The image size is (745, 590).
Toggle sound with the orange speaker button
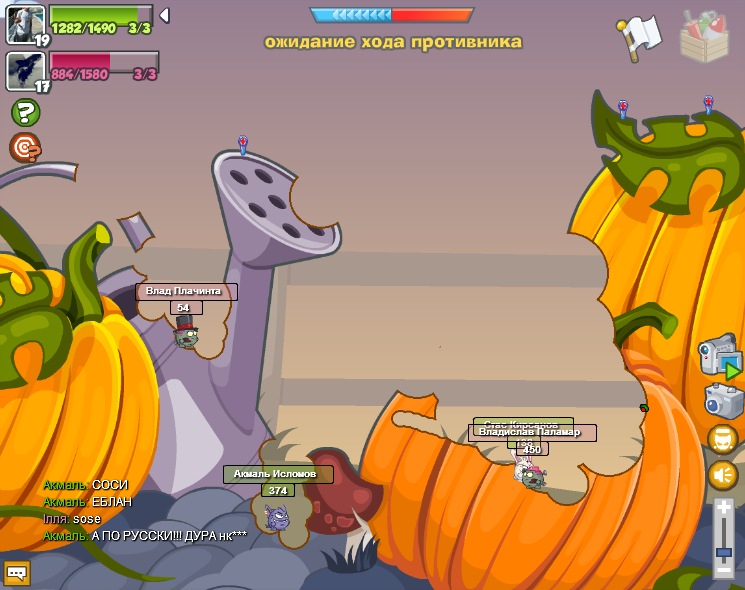coord(723,475)
